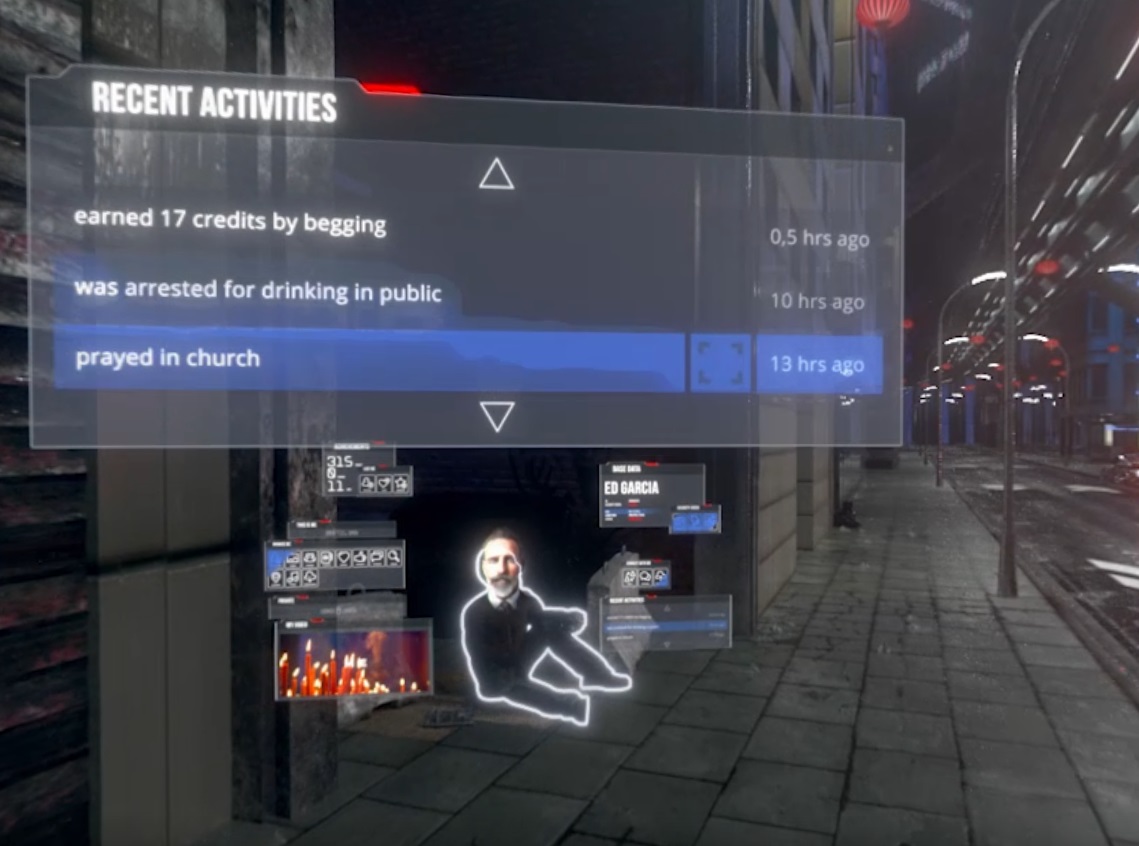This screenshot has height=846, width=1139.
Task: Select the magnifying glass interest icon
Action: 393,557
